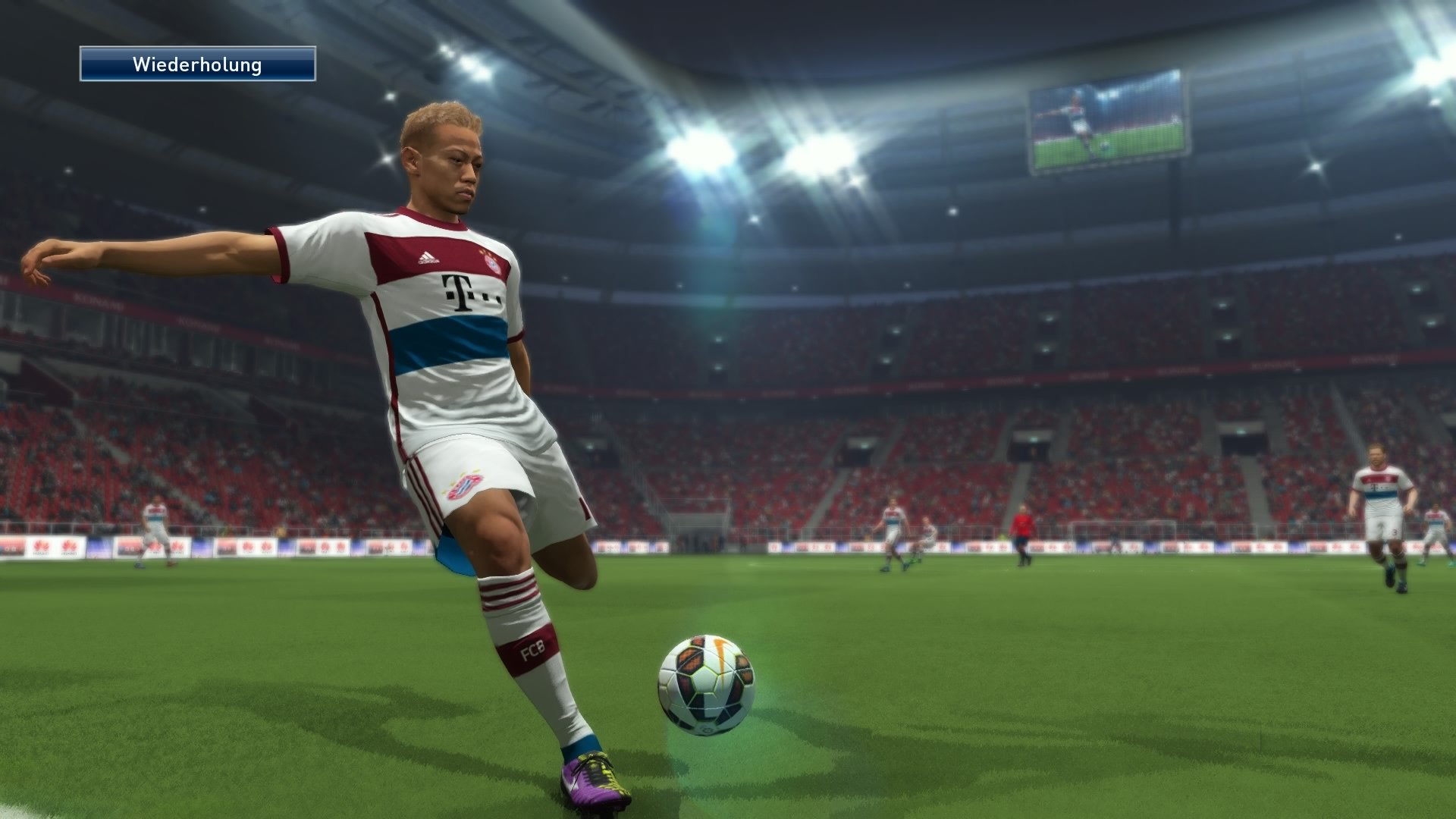Select the adidas logo on the shirt

pyautogui.click(x=427, y=257)
